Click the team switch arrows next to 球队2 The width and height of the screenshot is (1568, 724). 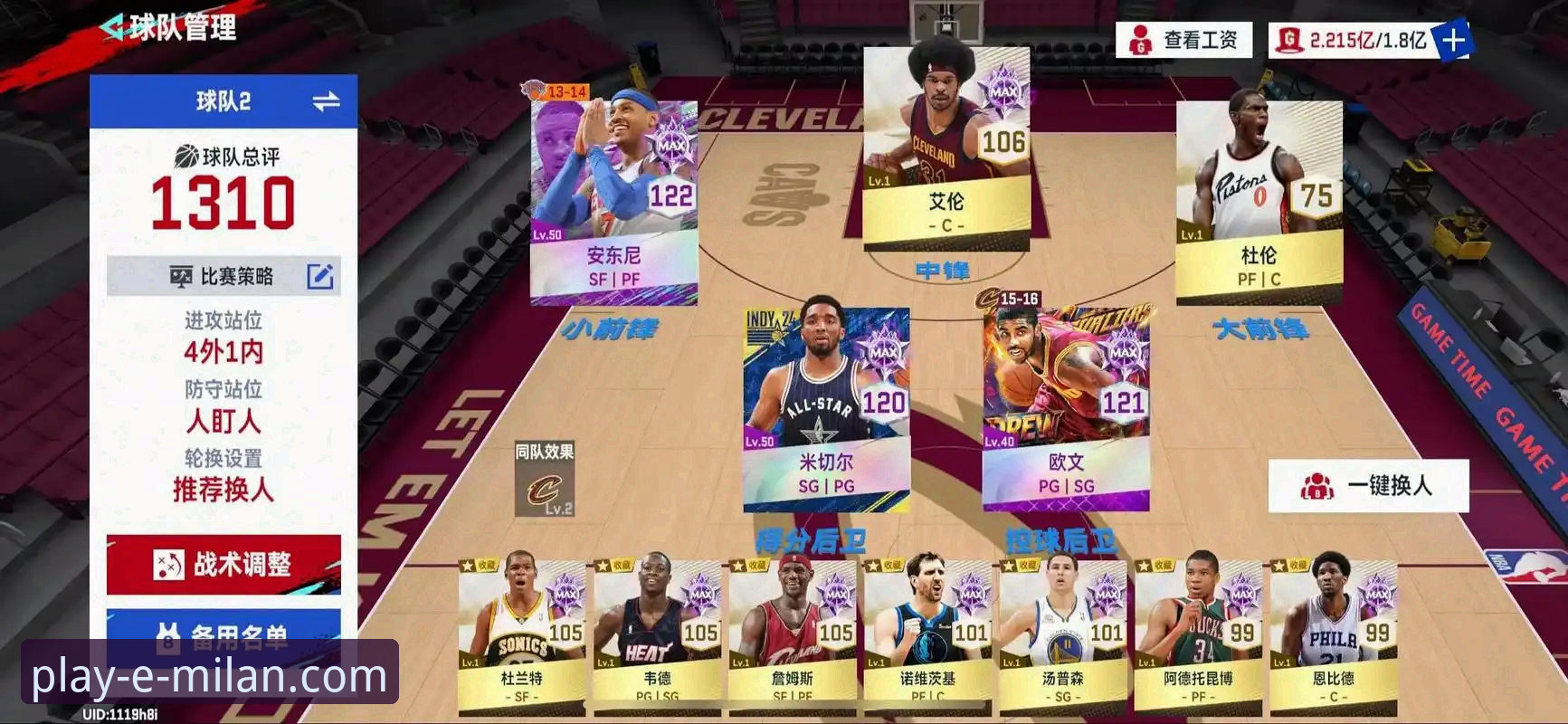pos(328,100)
